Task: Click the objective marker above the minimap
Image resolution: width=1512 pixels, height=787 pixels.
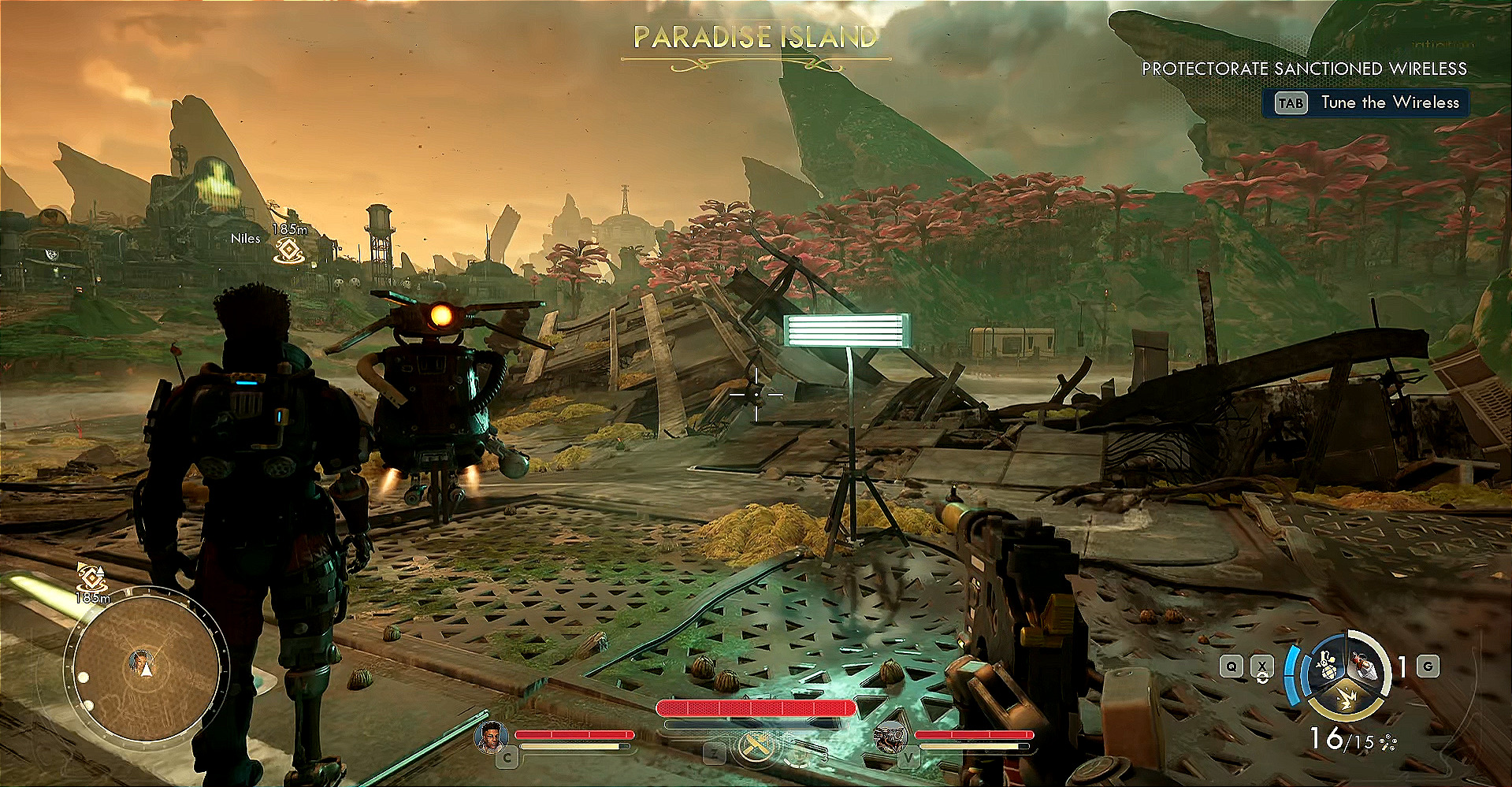Action: pyautogui.click(x=92, y=579)
